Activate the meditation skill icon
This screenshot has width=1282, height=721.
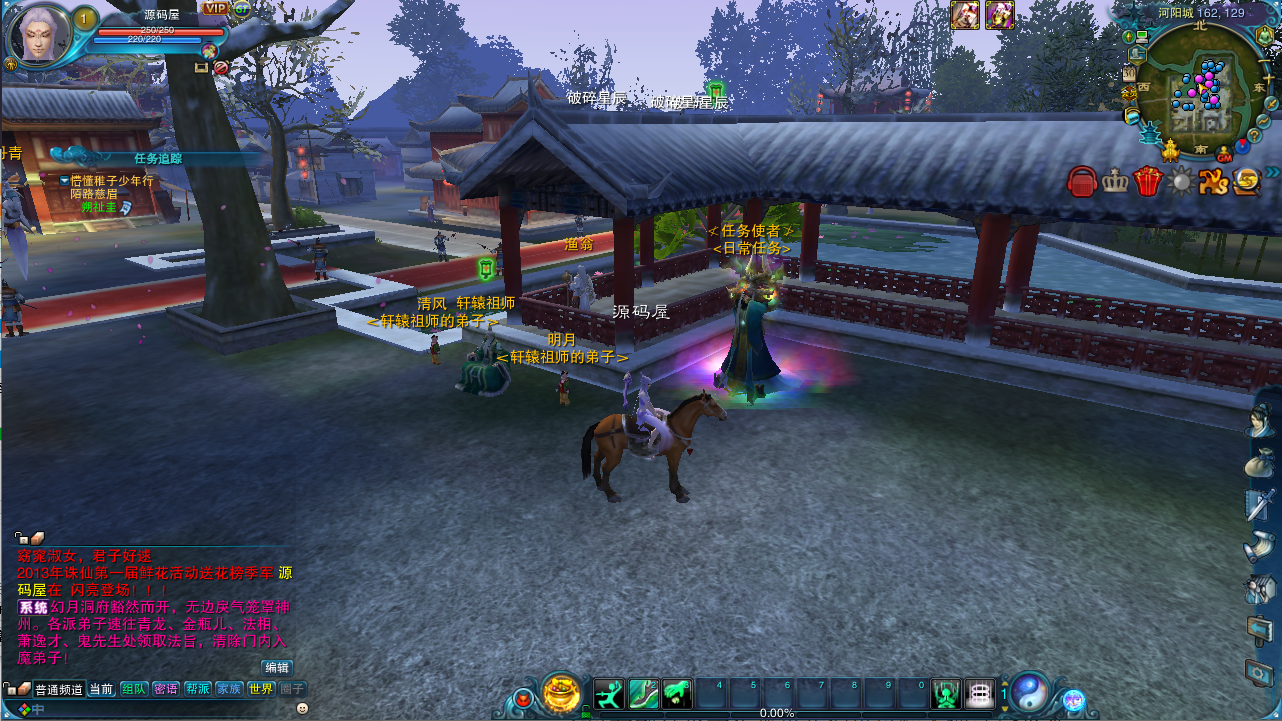coord(946,693)
